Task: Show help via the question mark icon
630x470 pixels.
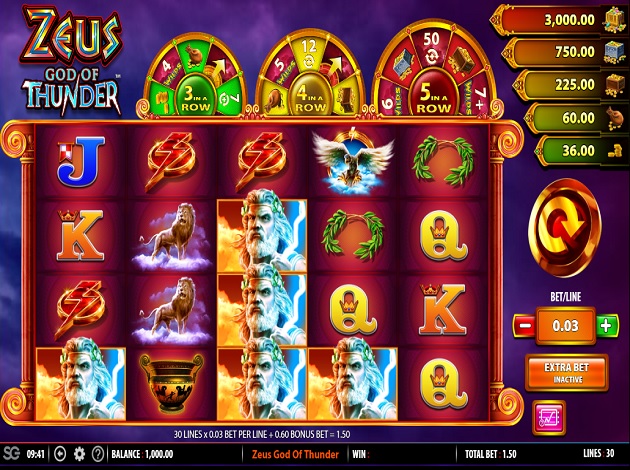Action: coord(97,454)
